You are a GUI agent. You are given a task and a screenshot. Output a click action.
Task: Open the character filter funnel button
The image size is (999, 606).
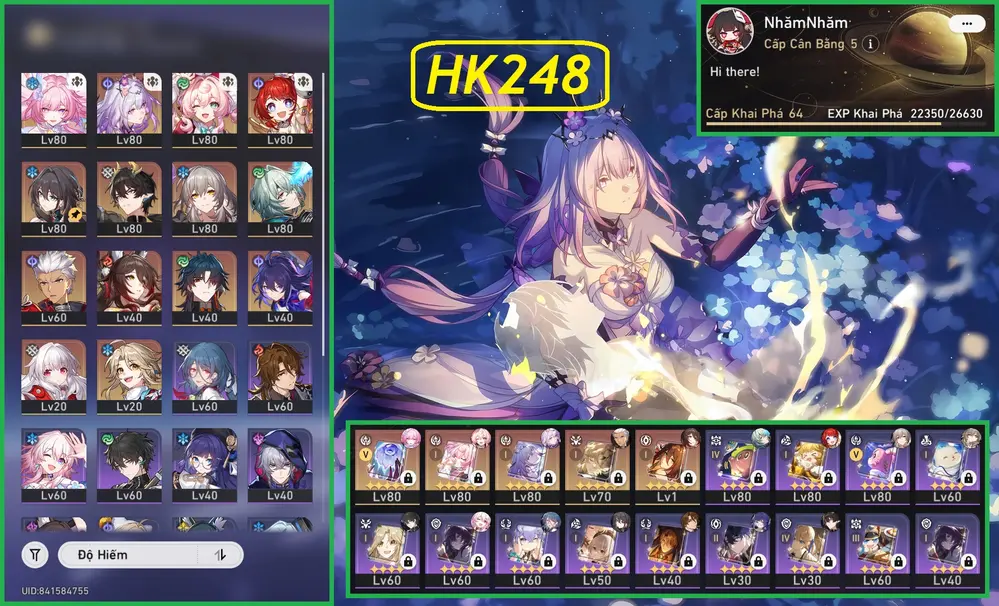tap(35, 554)
